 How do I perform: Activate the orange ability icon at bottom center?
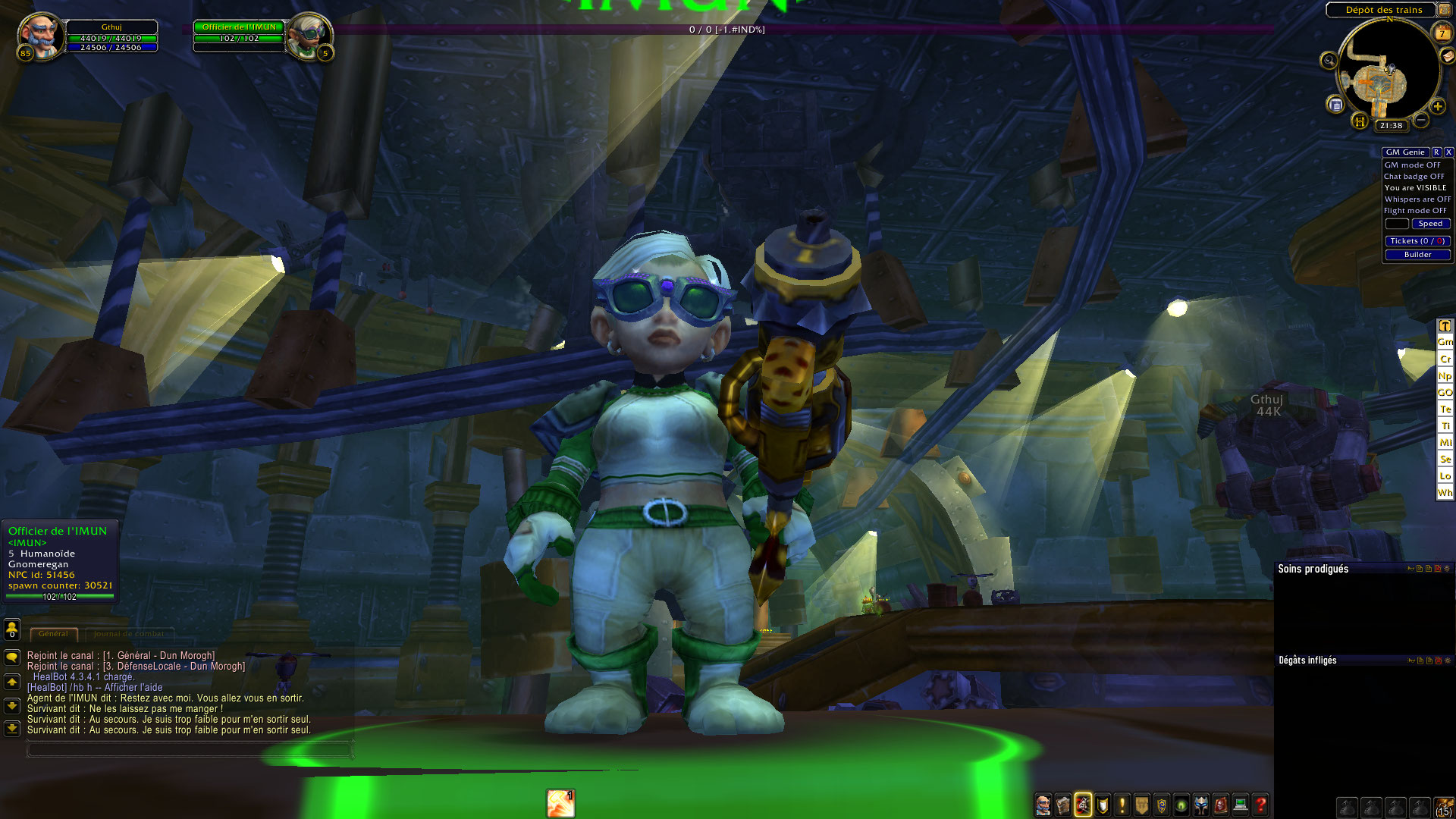click(x=560, y=803)
